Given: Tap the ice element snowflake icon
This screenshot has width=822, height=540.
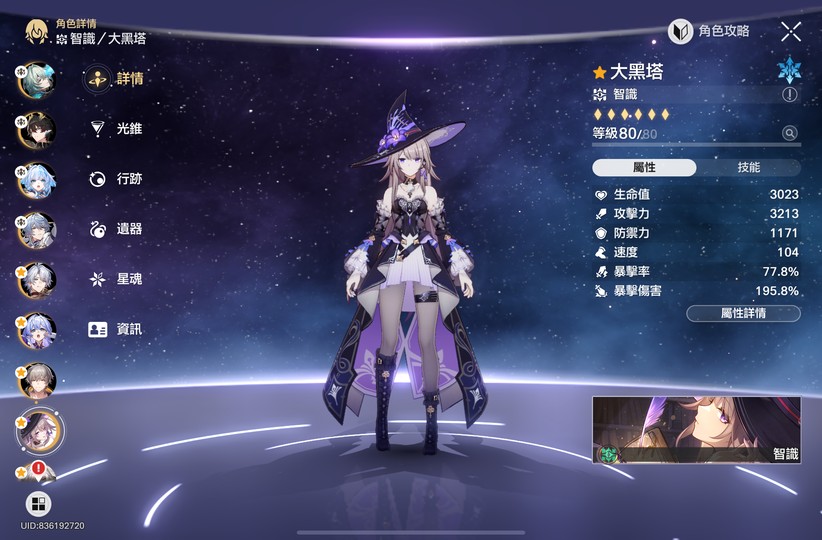Looking at the screenshot, I should pos(789,69).
